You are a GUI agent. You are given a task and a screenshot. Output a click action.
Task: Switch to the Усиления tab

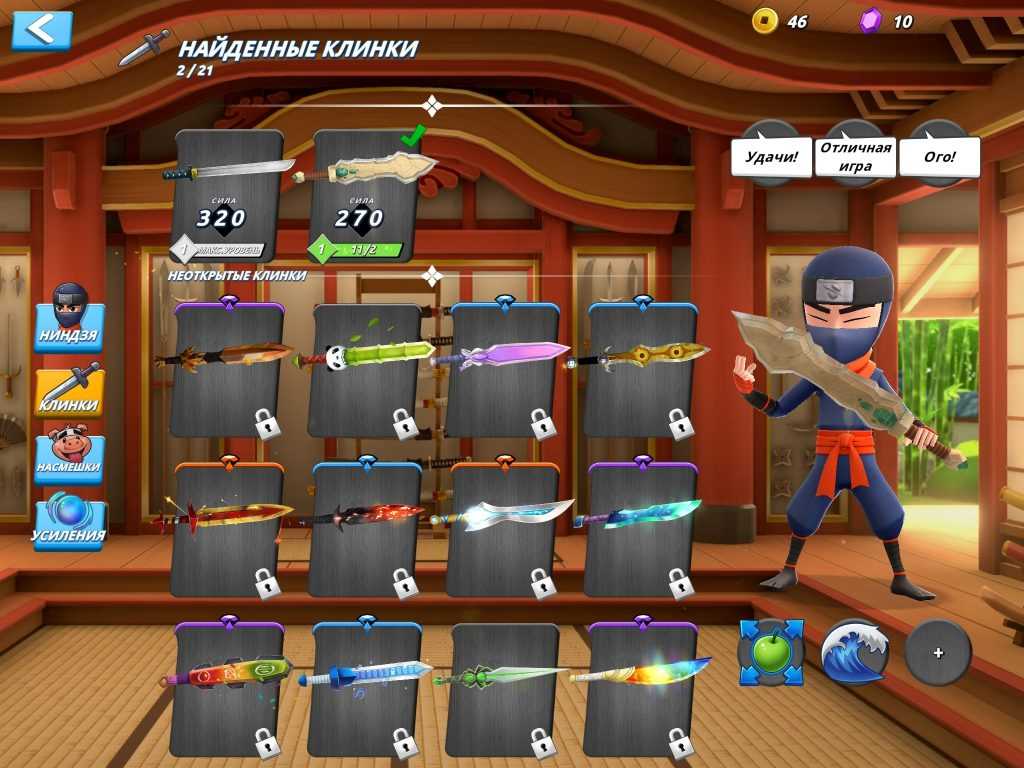coord(69,522)
